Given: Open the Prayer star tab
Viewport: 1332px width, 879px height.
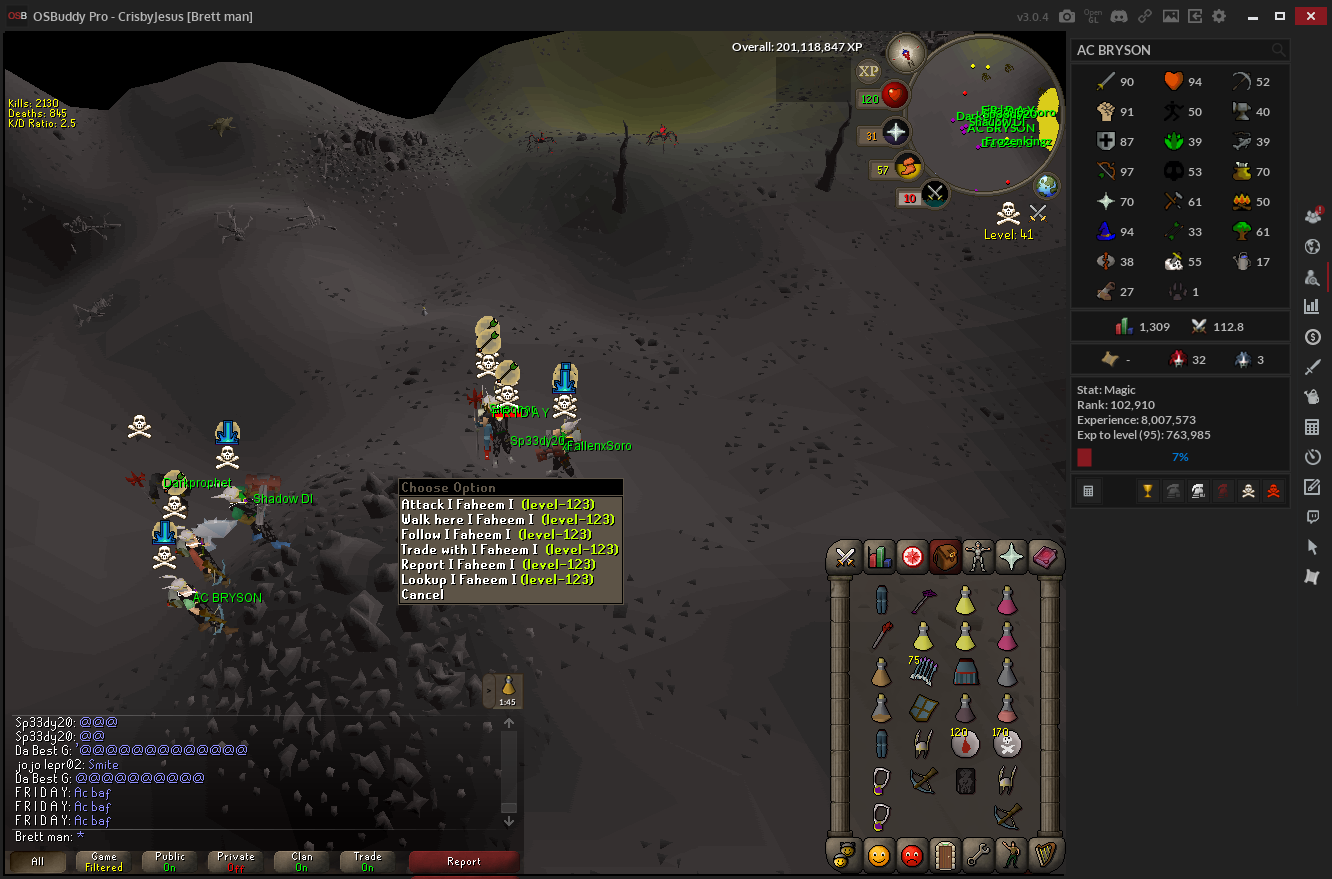Looking at the screenshot, I should 1011,557.
